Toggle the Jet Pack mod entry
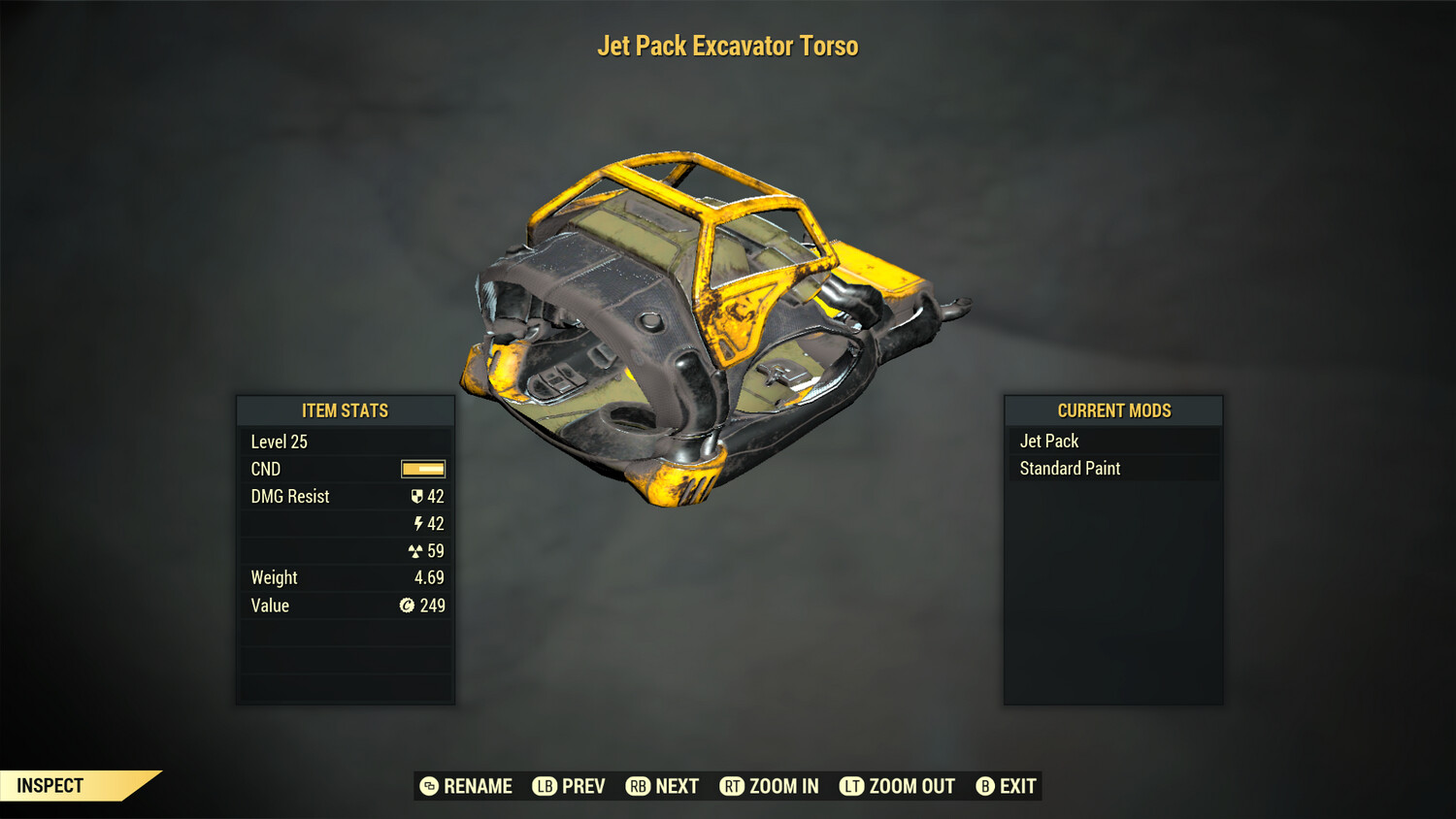1456x819 pixels. 1047,441
